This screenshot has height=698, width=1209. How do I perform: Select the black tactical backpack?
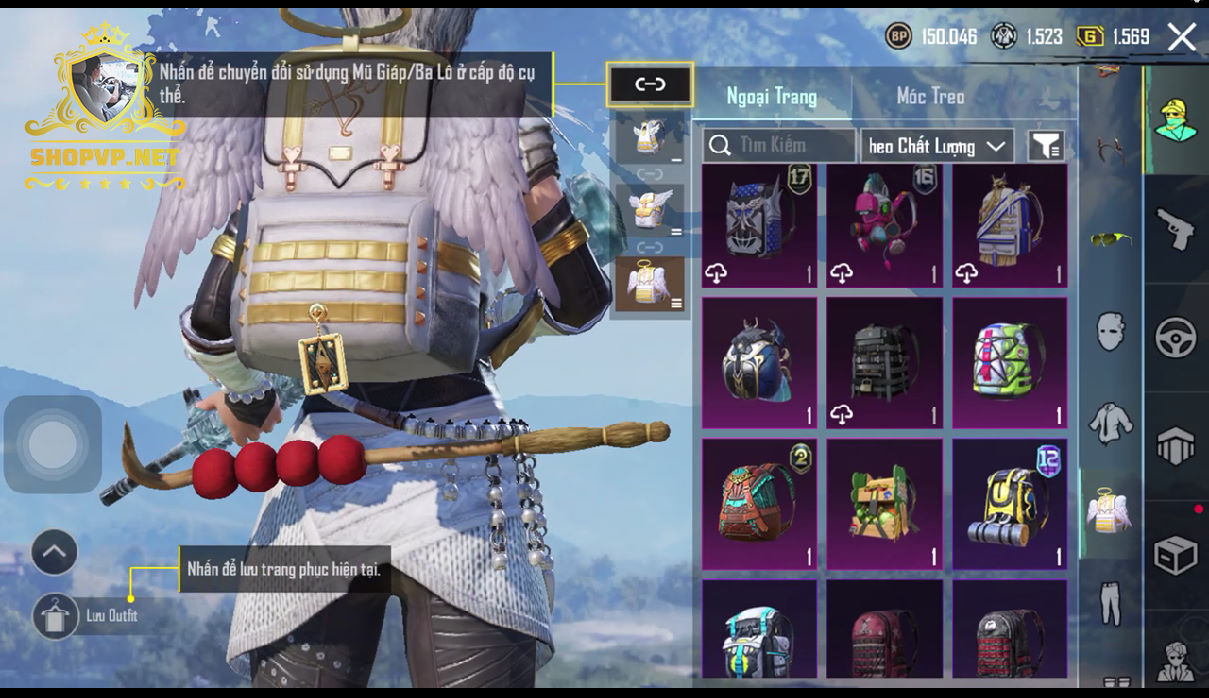point(884,362)
